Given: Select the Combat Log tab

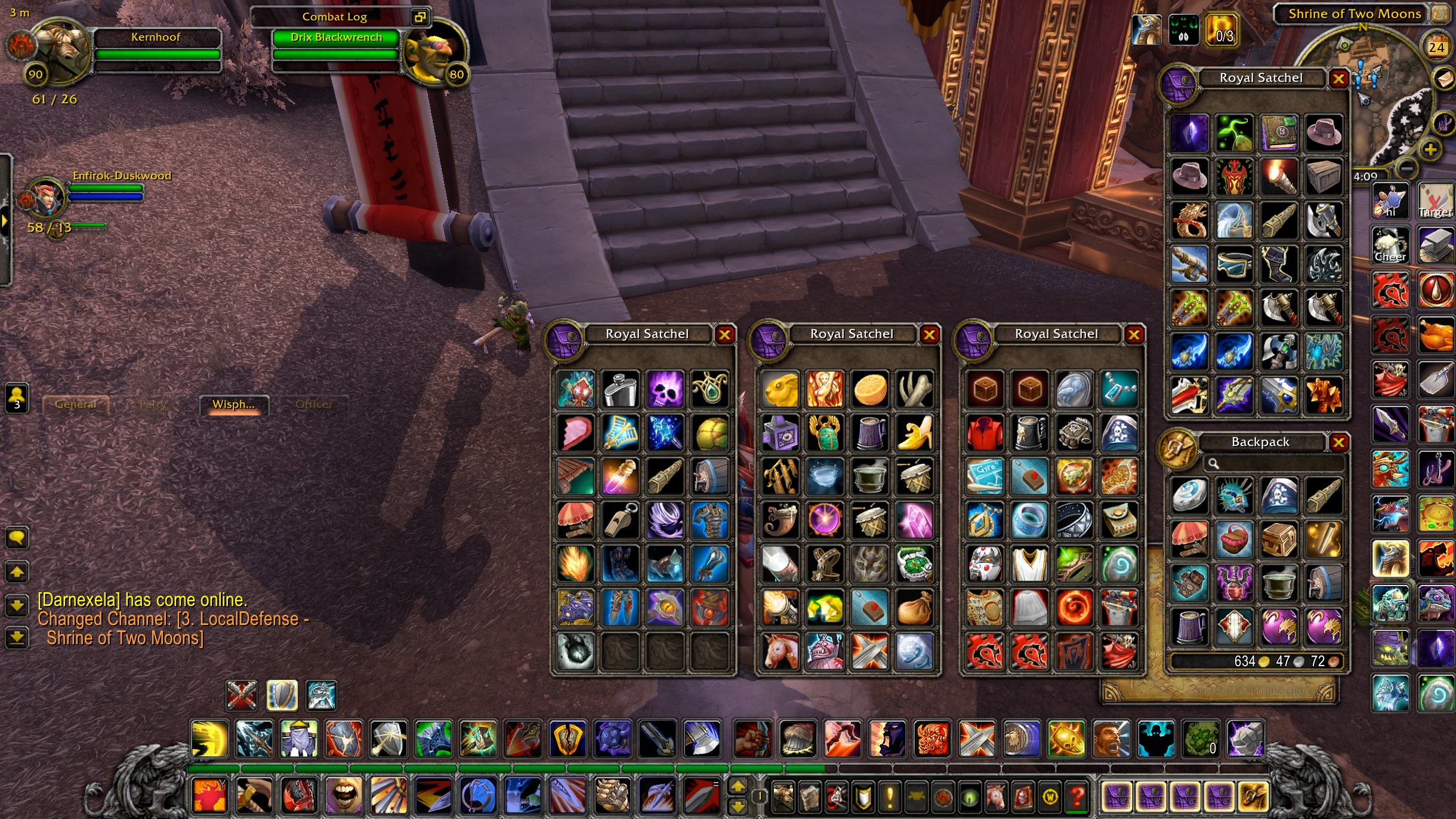Looking at the screenshot, I should 334,17.
